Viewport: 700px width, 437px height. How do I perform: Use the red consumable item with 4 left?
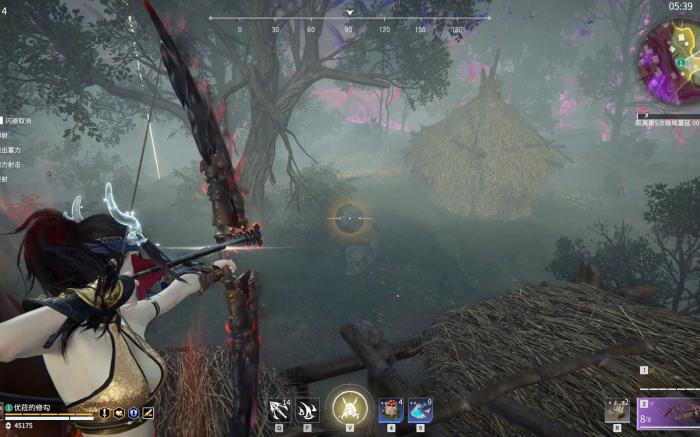click(391, 410)
